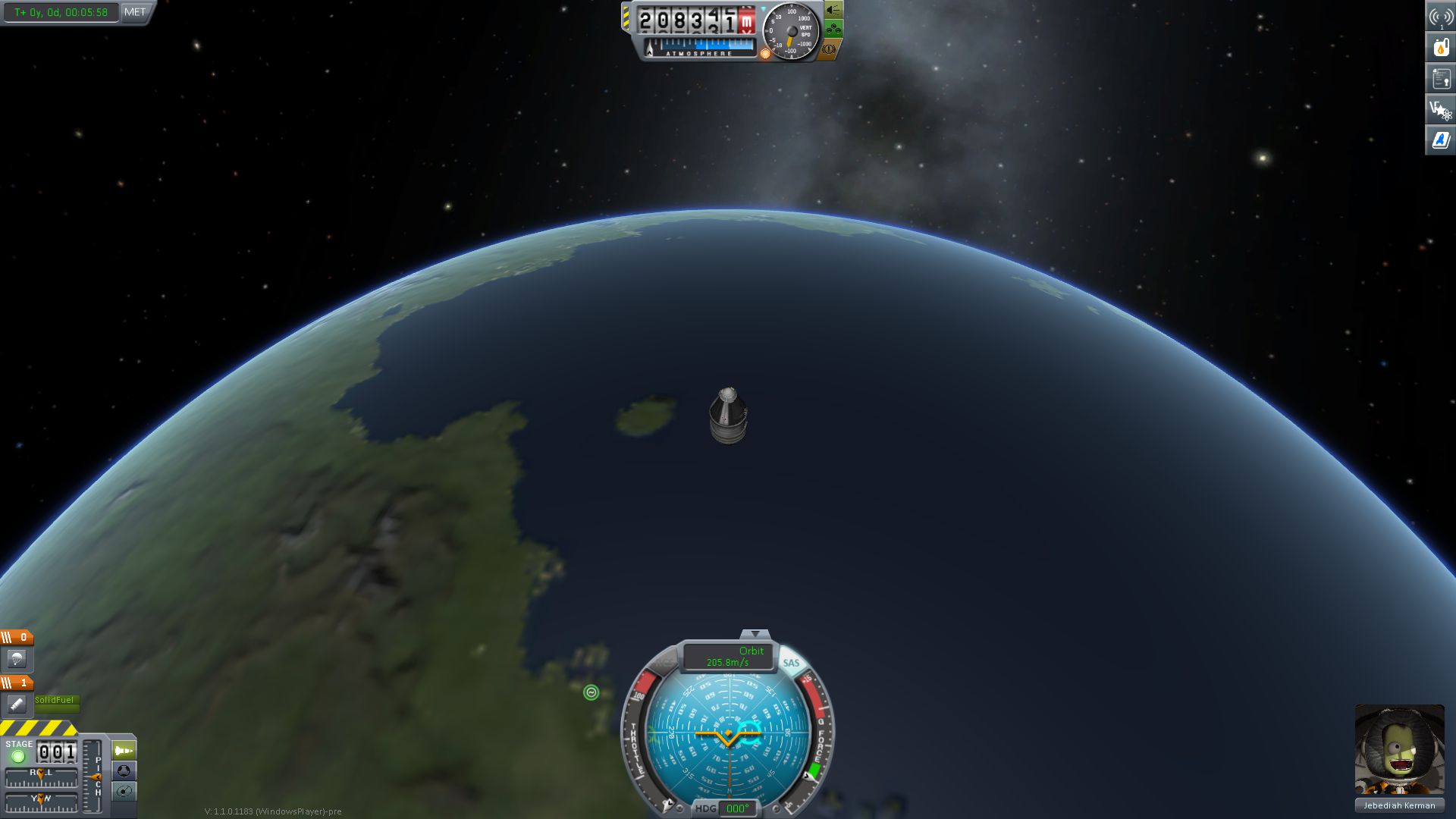Open the KSPedia app icon

(x=1440, y=140)
